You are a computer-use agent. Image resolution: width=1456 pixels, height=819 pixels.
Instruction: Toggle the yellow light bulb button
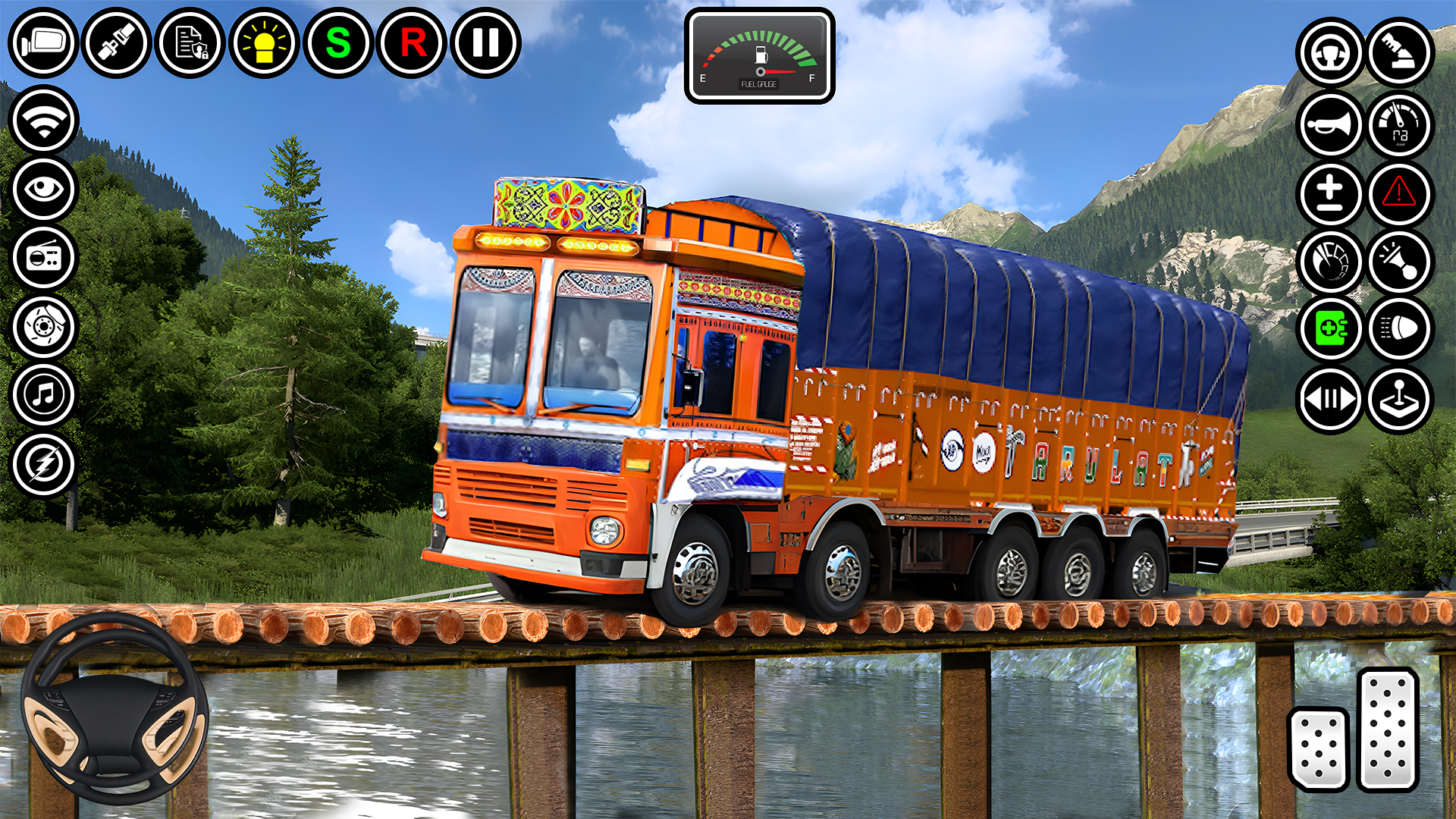tap(264, 42)
